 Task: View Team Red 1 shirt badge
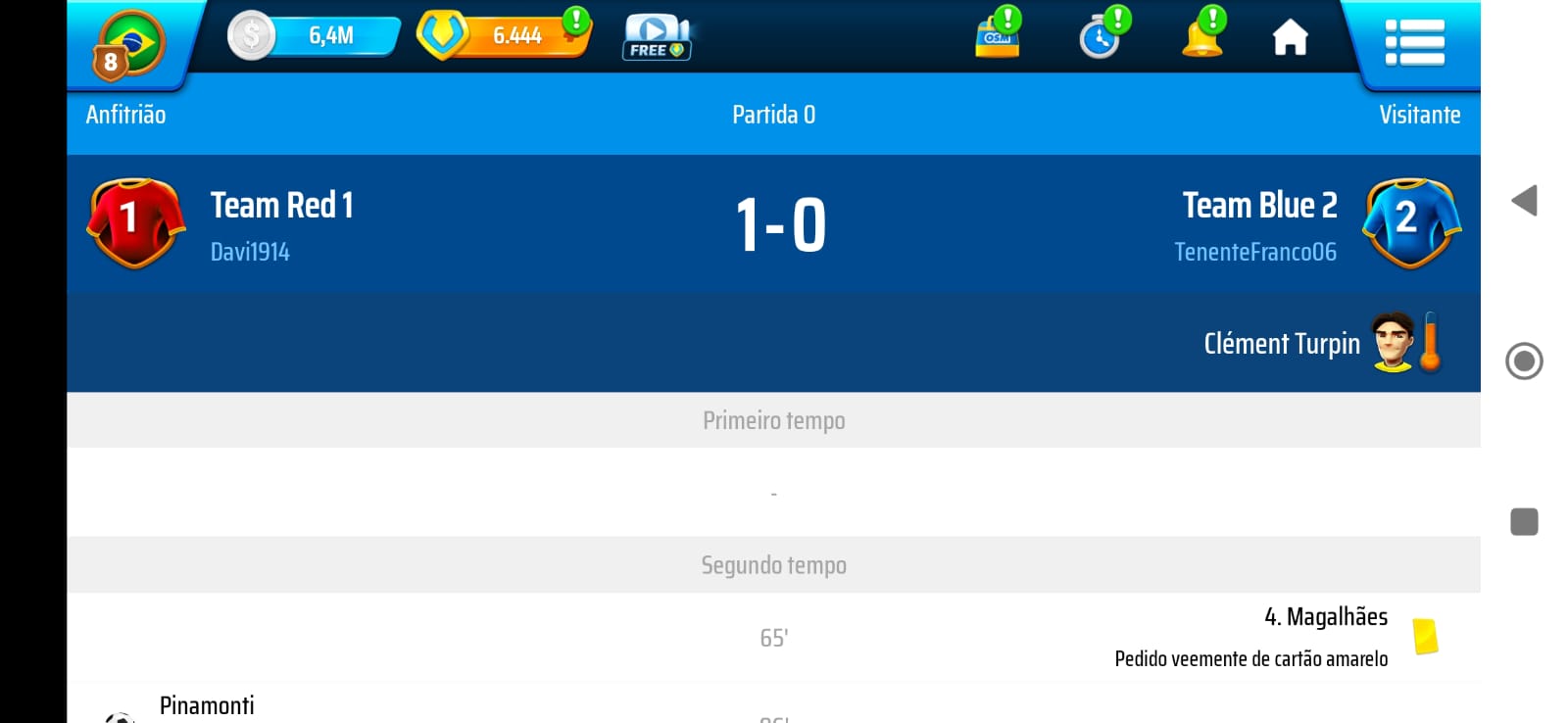tap(135, 222)
